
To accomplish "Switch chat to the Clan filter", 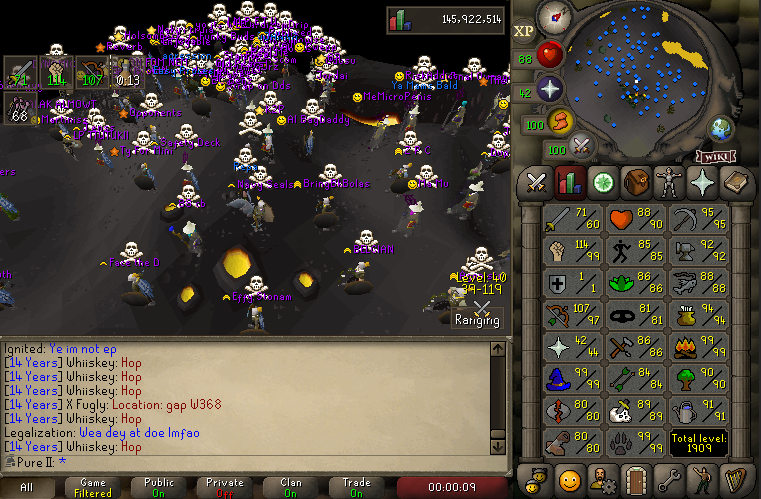I will pos(290,487).
